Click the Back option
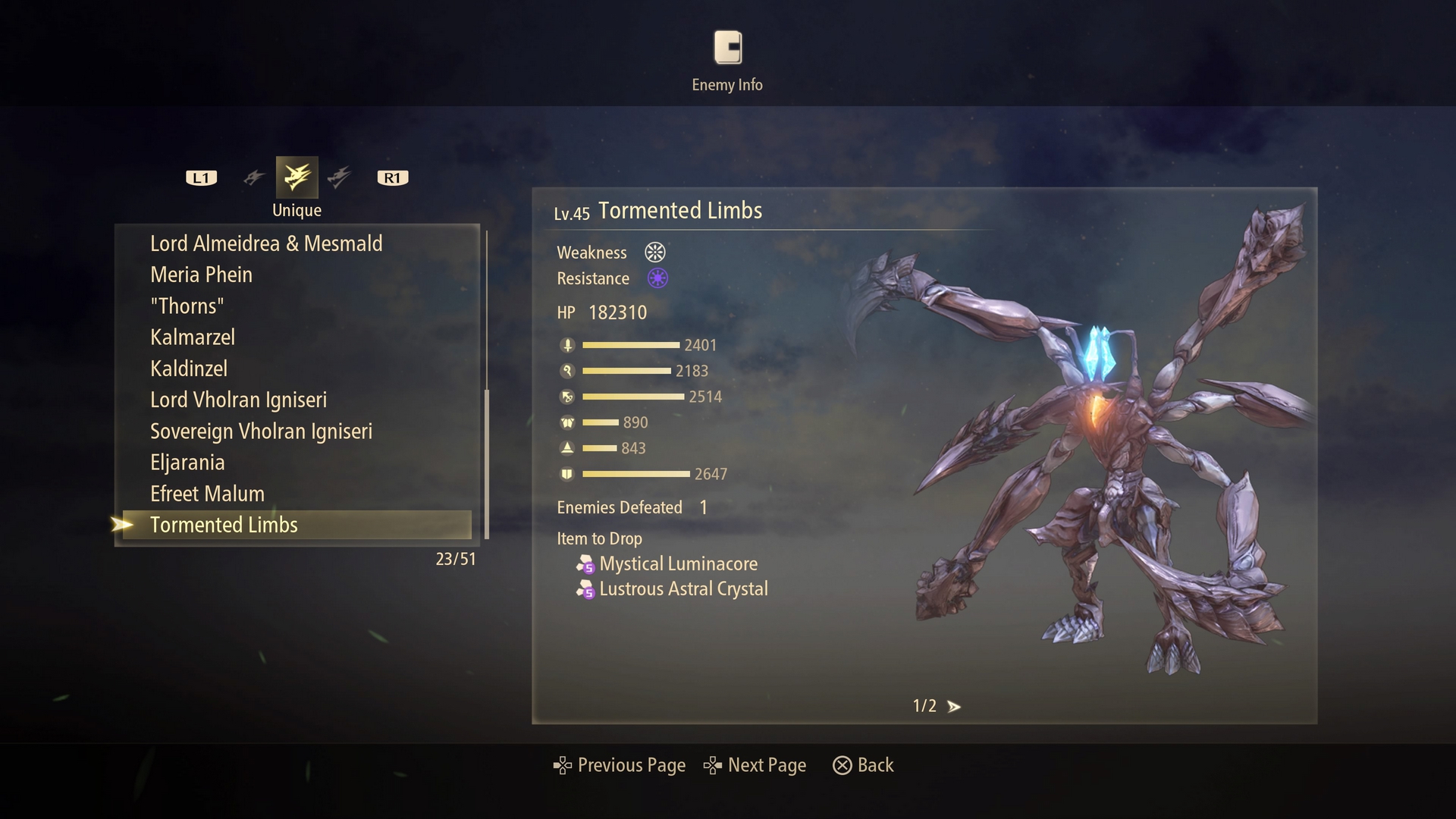The width and height of the screenshot is (1456, 819). [864, 765]
